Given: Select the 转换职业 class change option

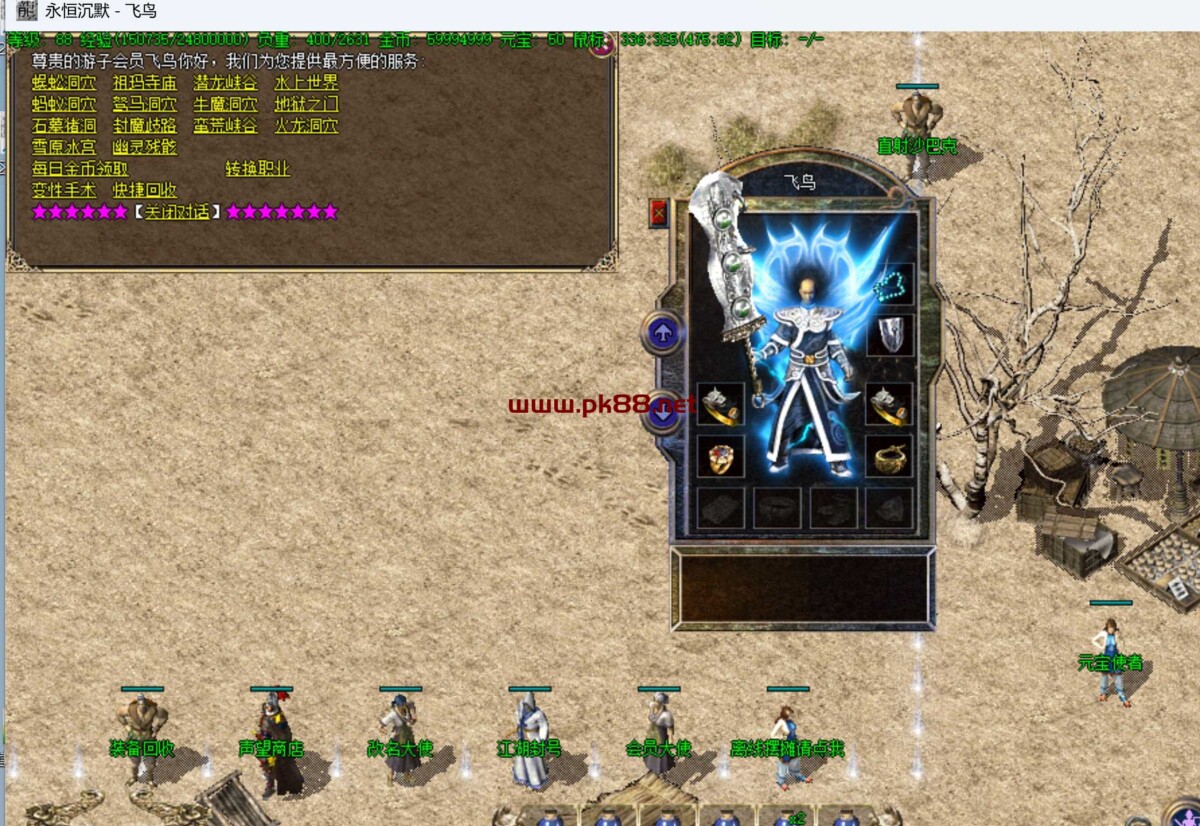Looking at the screenshot, I should pyautogui.click(x=257, y=169).
